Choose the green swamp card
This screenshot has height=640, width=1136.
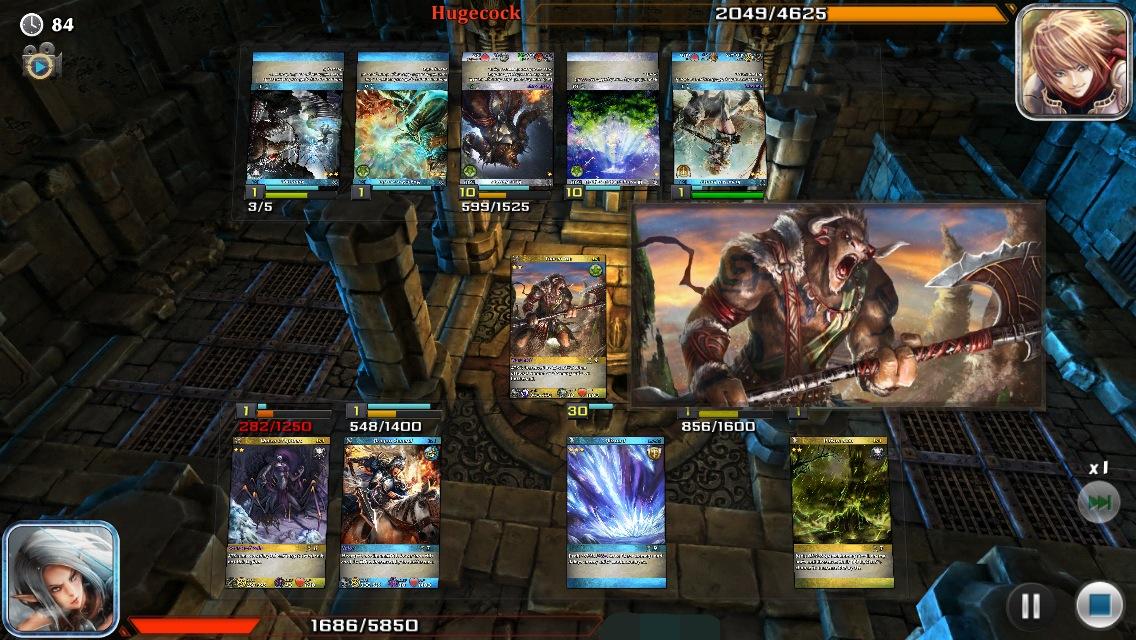[841, 512]
